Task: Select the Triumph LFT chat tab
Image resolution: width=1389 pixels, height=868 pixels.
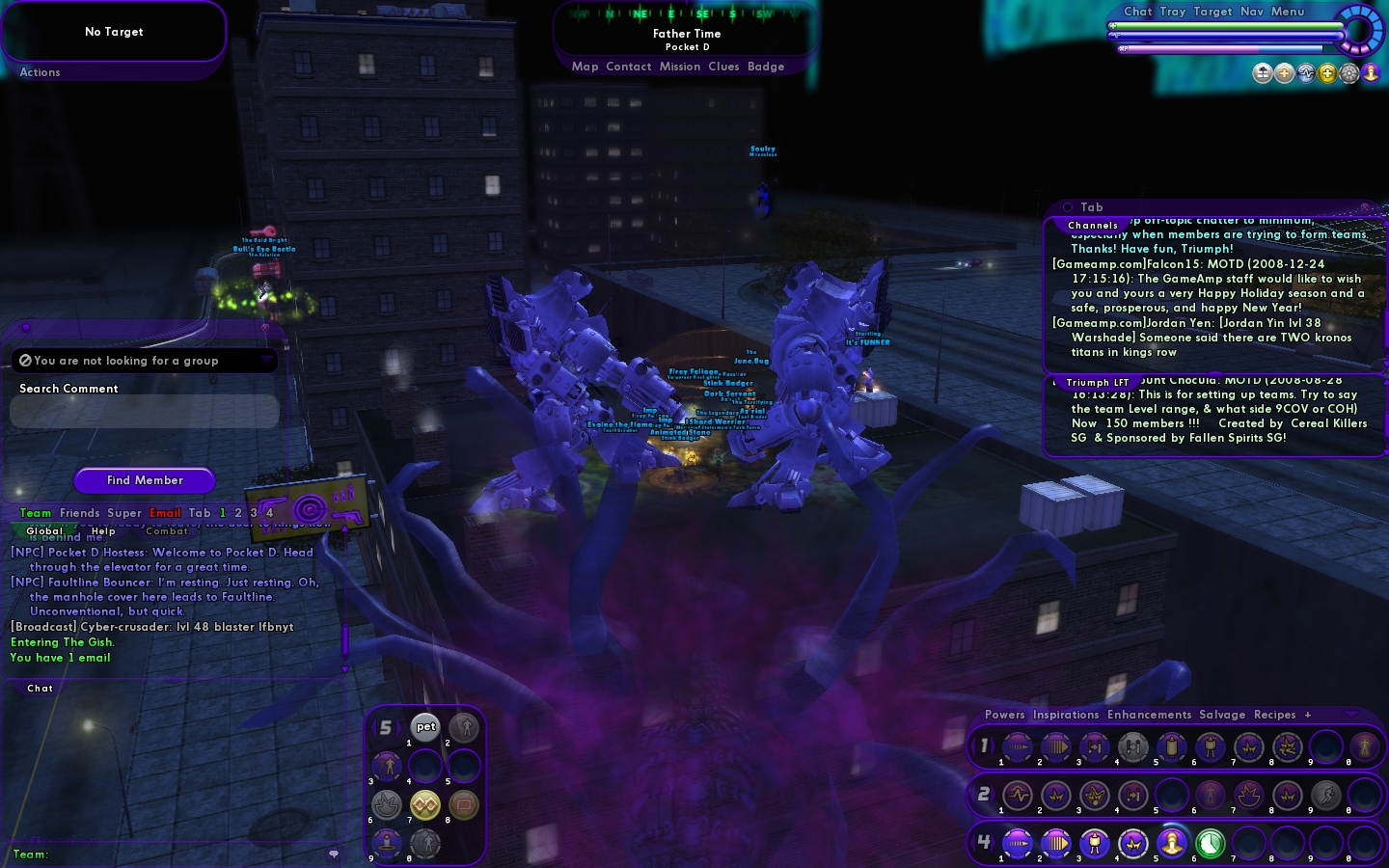Action: (x=1097, y=383)
